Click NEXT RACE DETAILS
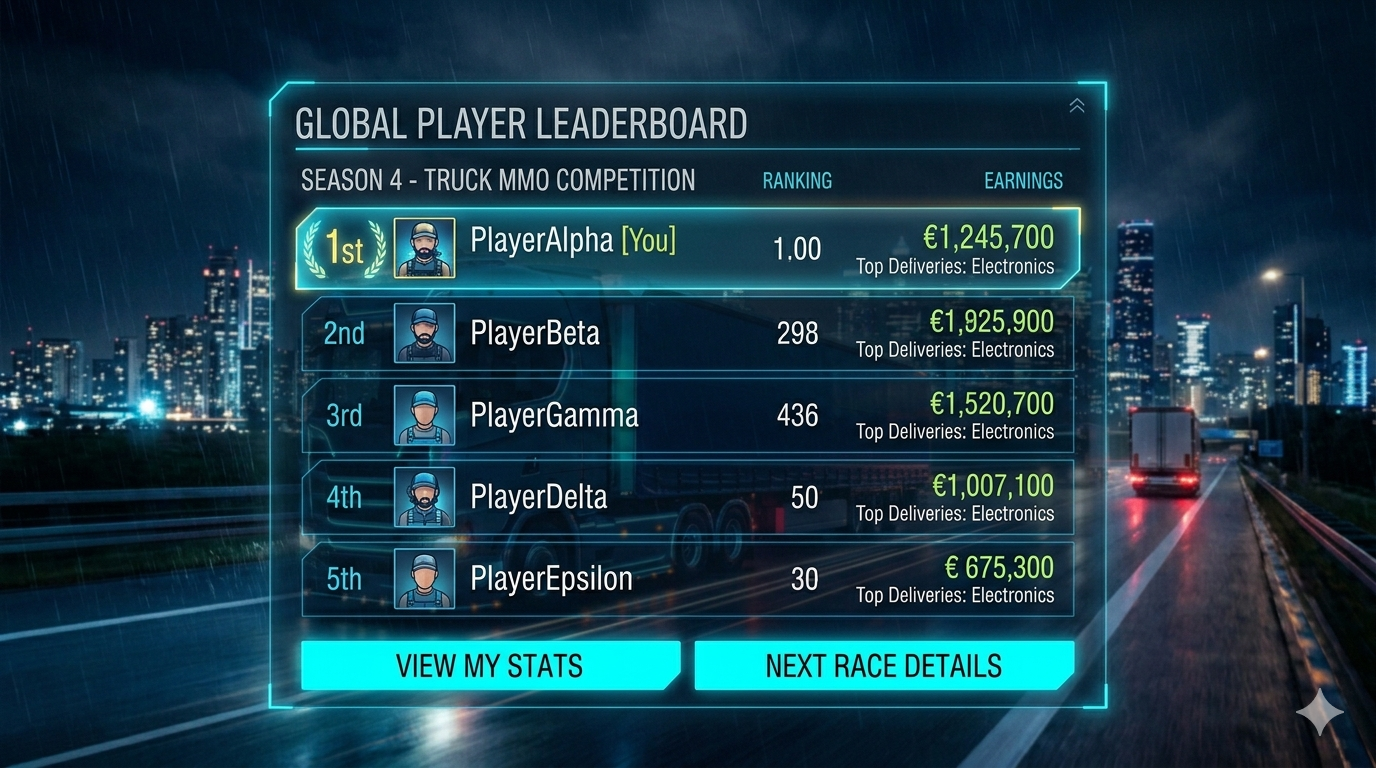Screen dimensions: 1376x768 coord(881,665)
